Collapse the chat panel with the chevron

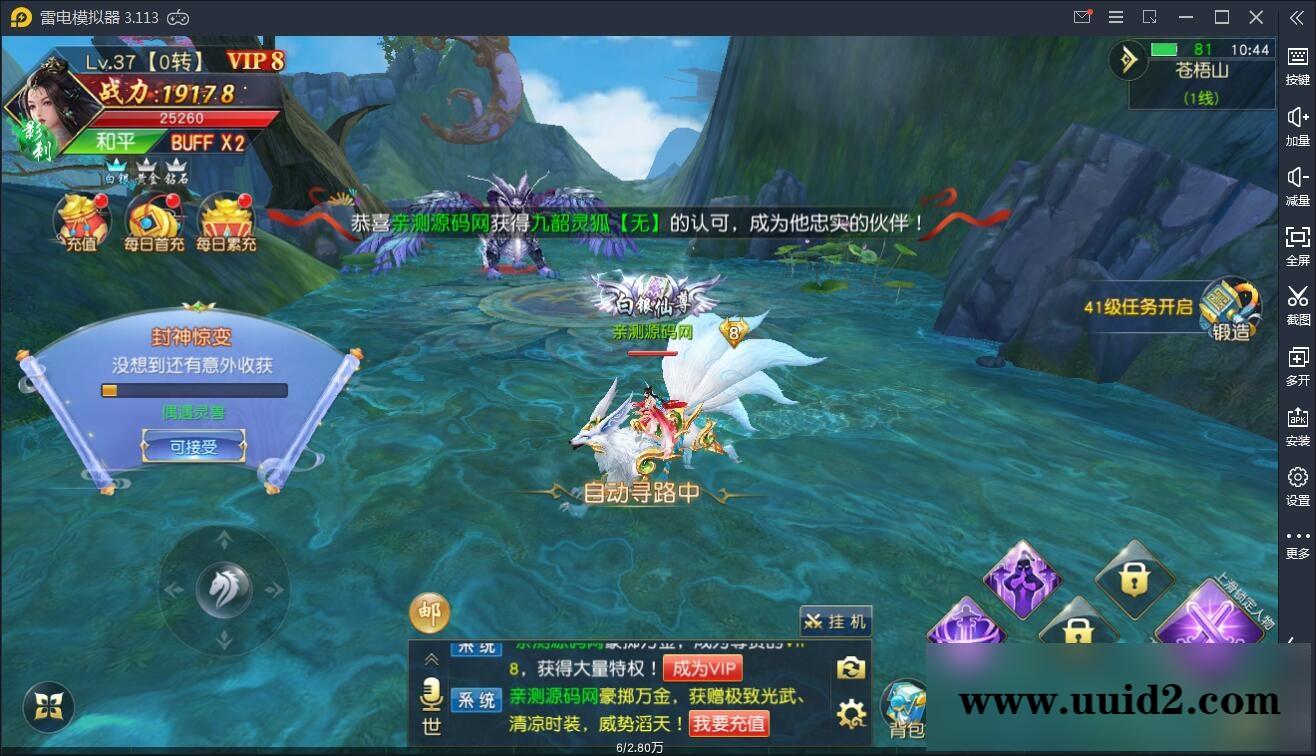(431, 659)
